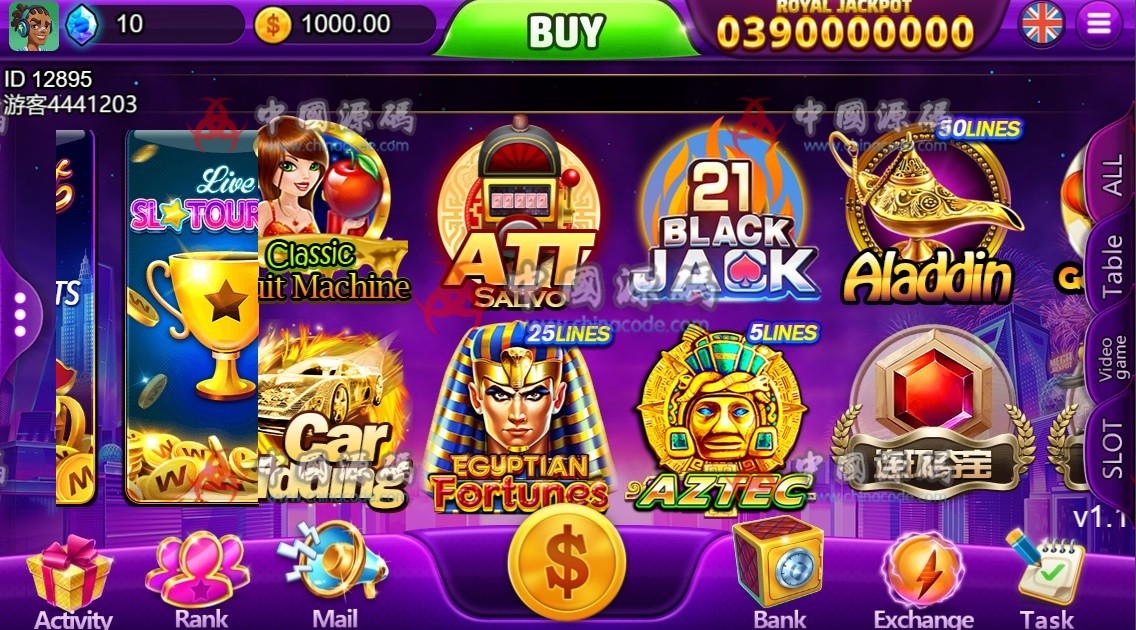The image size is (1136, 630).
Task: Open the hamburger menu
Action: pyautogui.click(x=1098, y=25)
